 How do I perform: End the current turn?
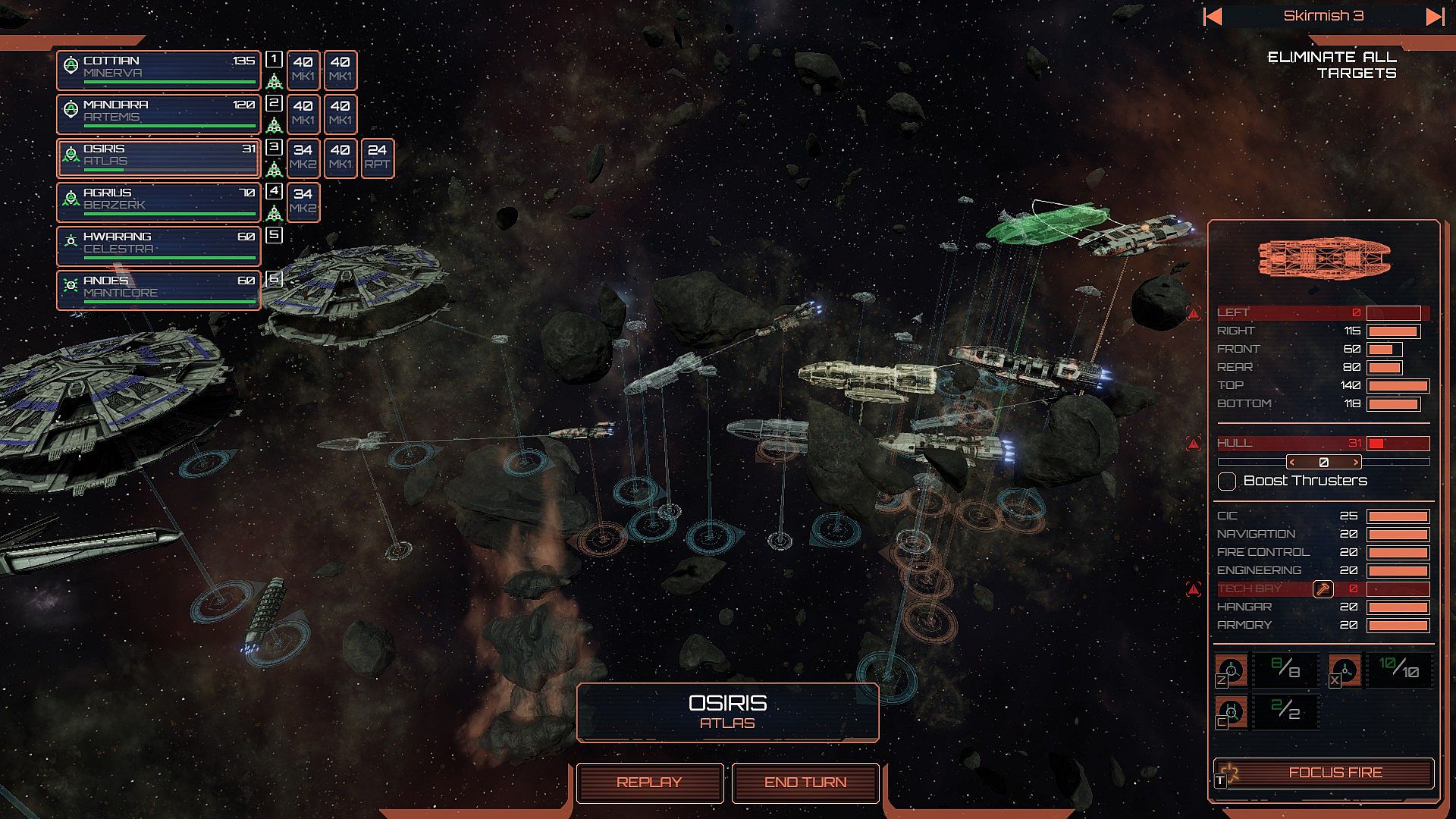(x=805, y=782)
